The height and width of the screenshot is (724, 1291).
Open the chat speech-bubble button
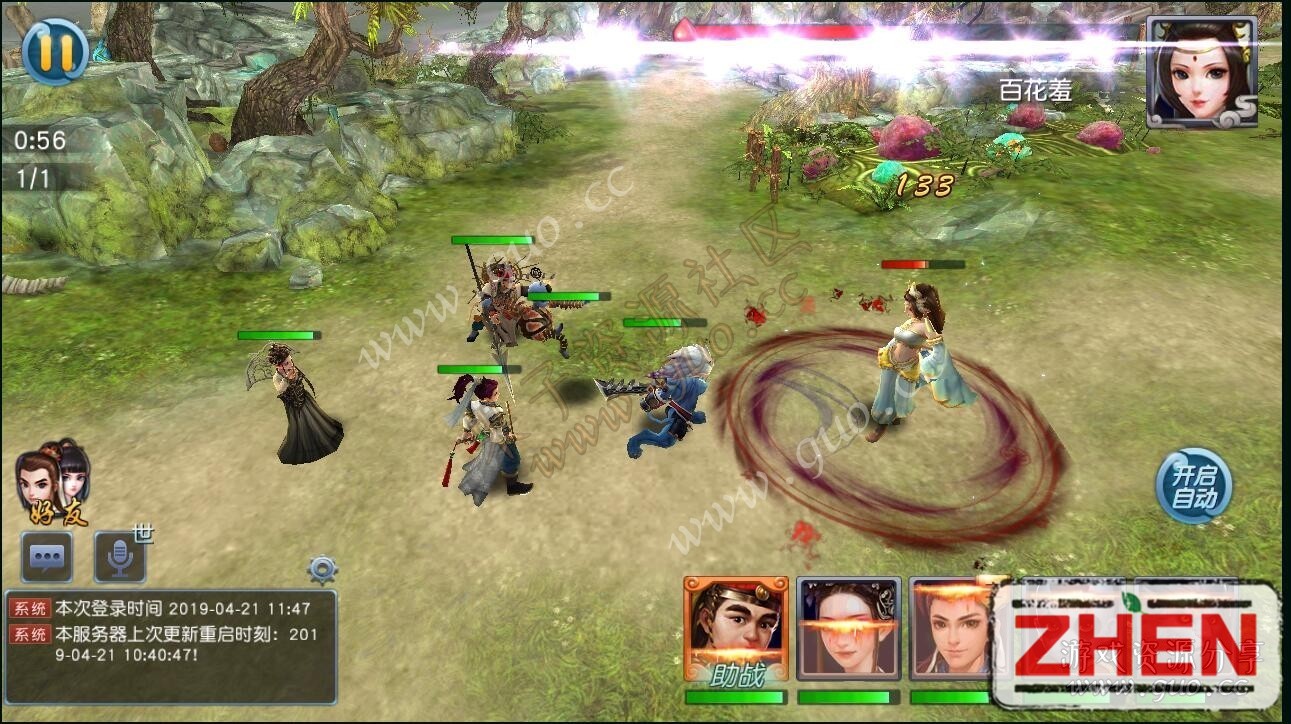[47, 557]
